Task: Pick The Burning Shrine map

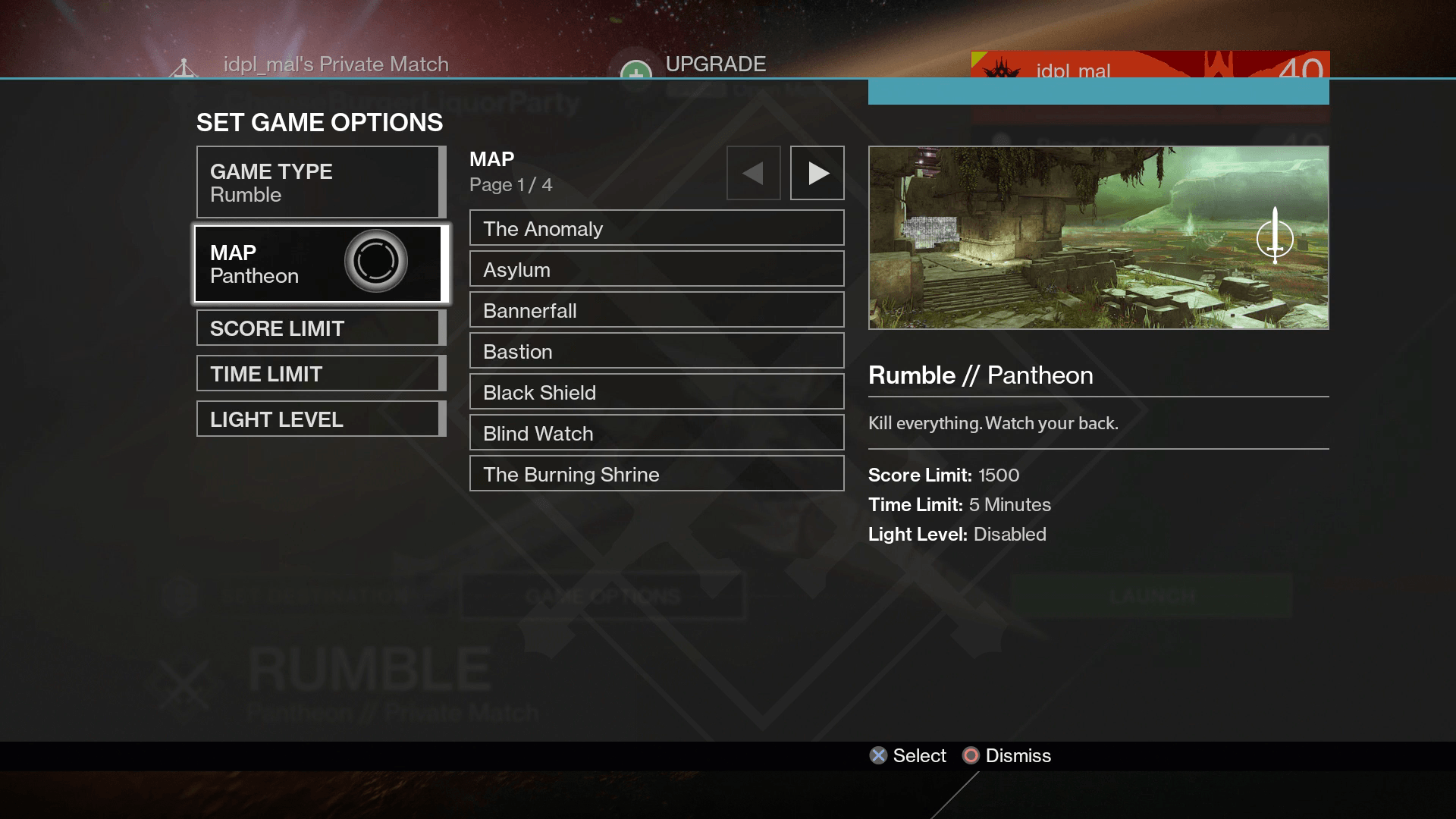Action: pyautogui.click(x=657, y=474)
